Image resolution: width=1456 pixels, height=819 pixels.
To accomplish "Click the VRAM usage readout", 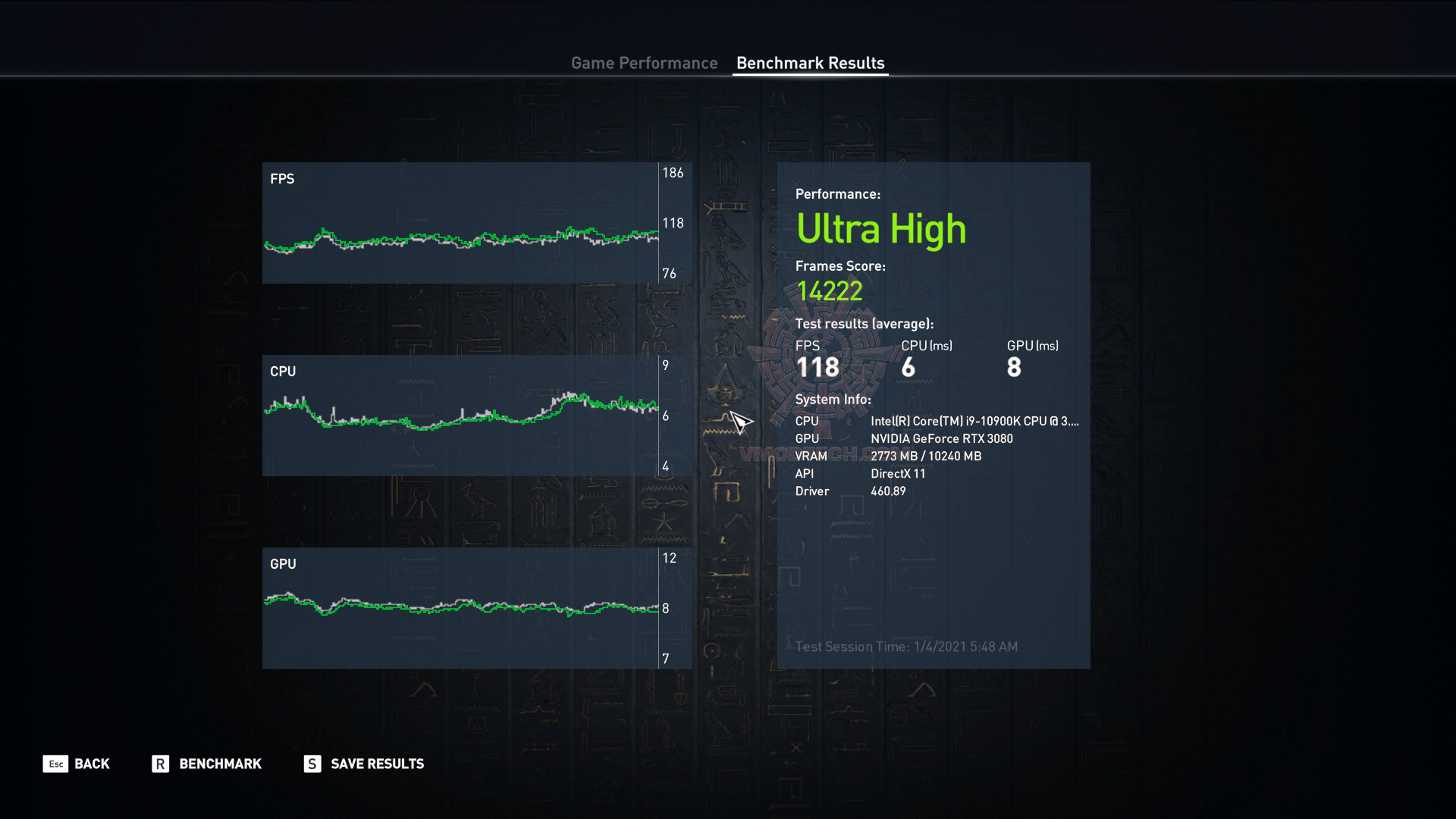I will [x=925, y=456].
